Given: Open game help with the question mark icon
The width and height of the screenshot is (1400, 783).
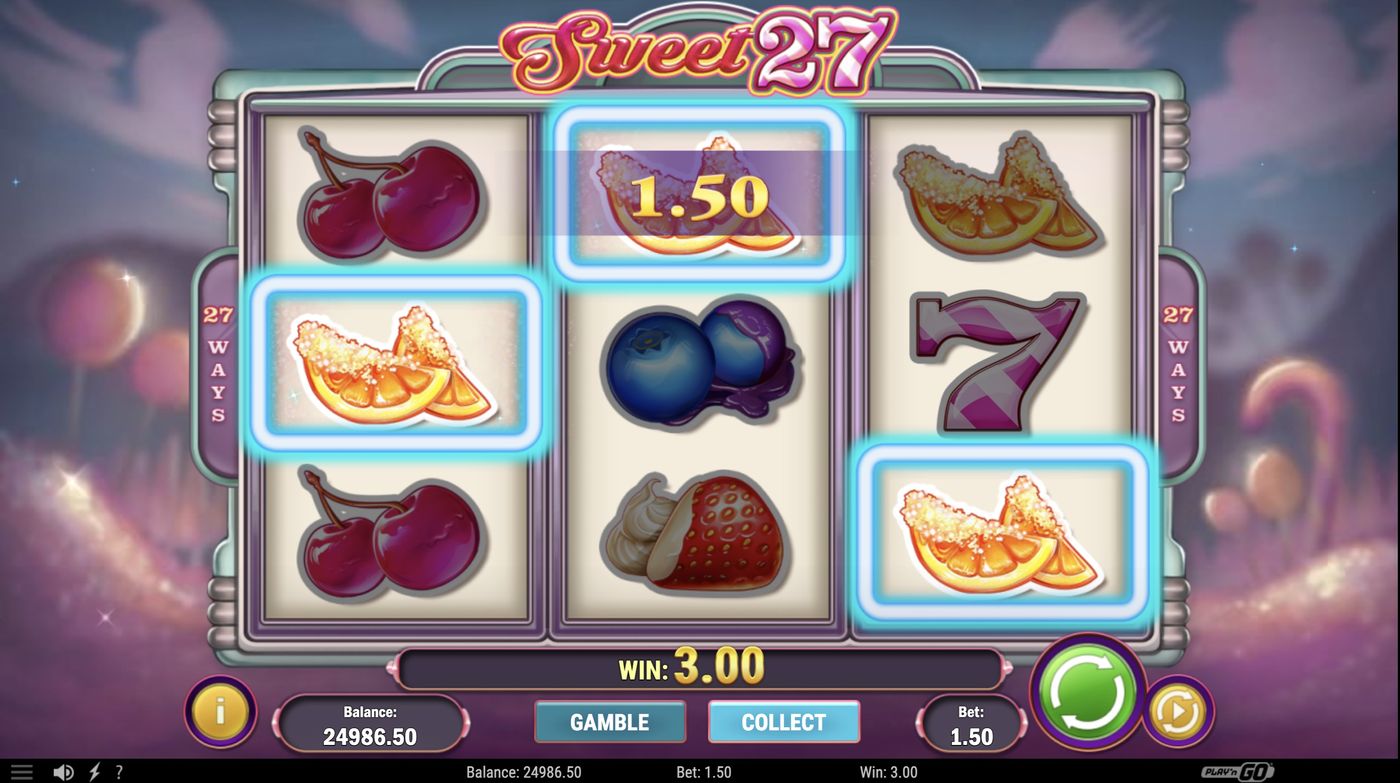Looking at the screenshot, I should point(118,771).
